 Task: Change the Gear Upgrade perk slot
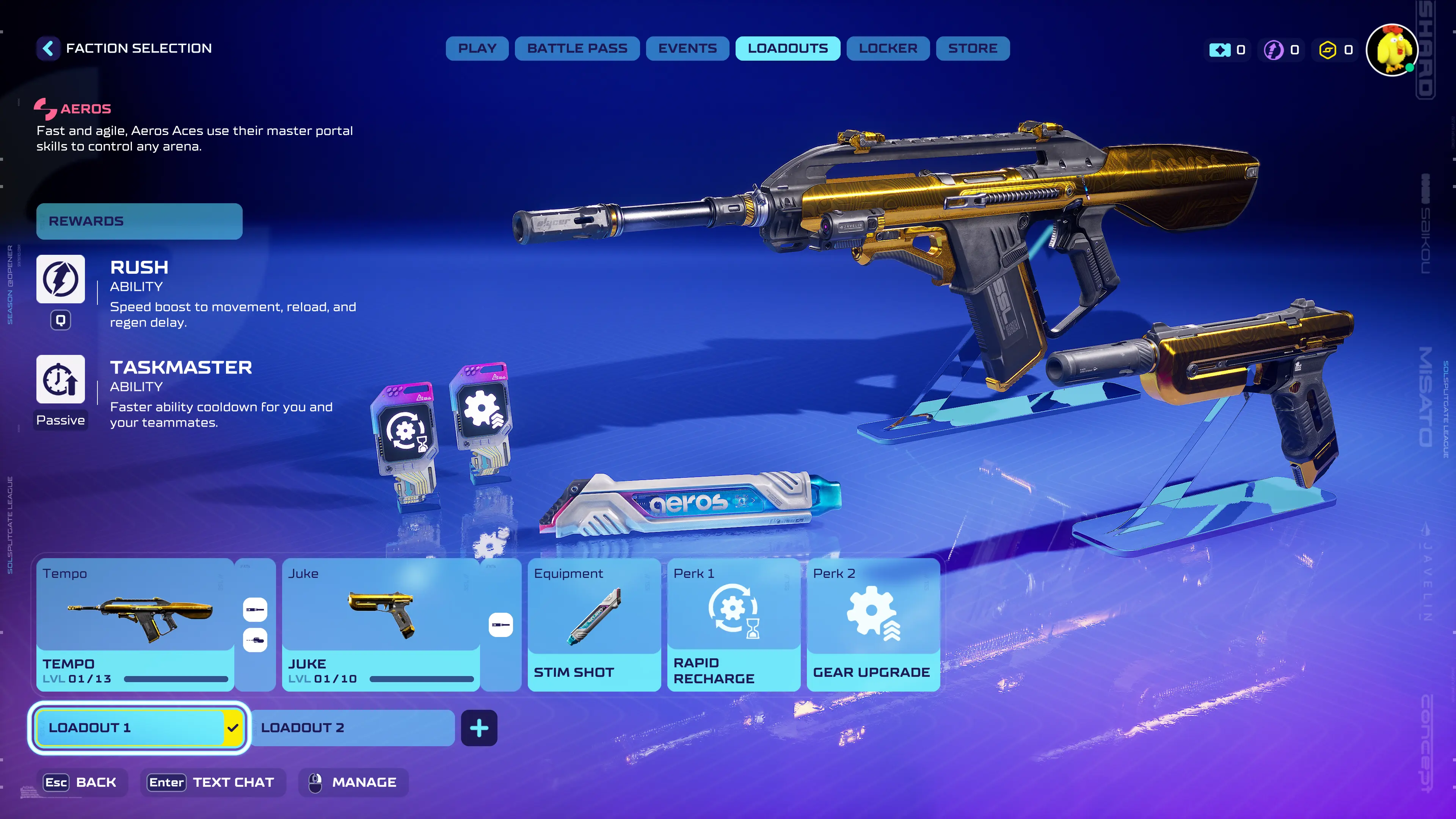coord(873,624)
